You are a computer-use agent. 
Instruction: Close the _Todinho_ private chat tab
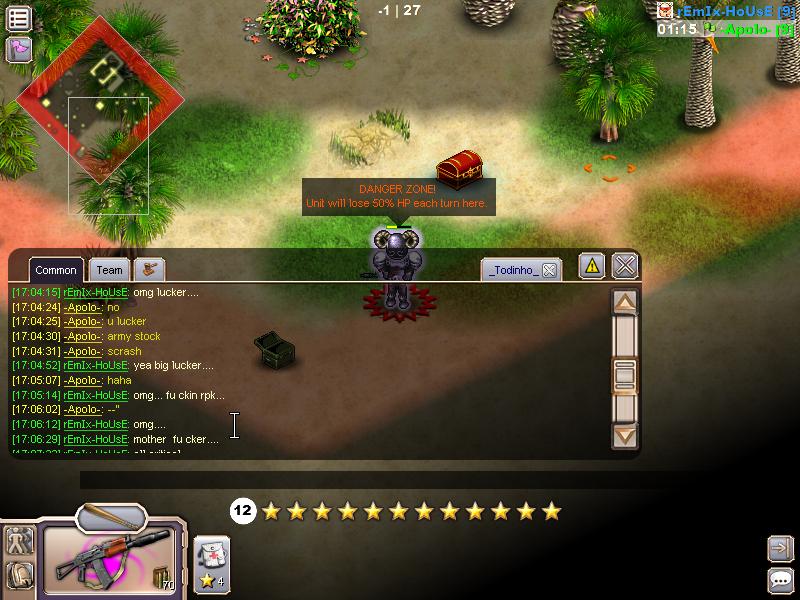549,270
